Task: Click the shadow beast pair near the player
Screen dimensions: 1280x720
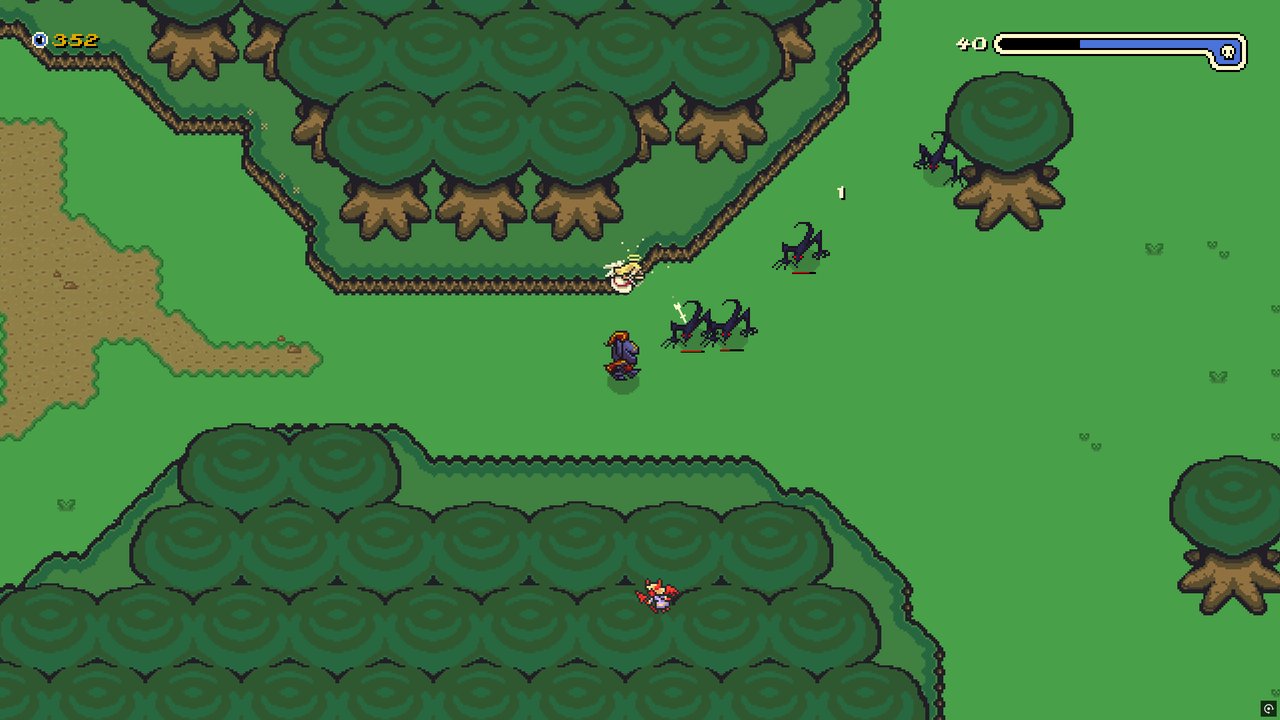Action: 710,323
